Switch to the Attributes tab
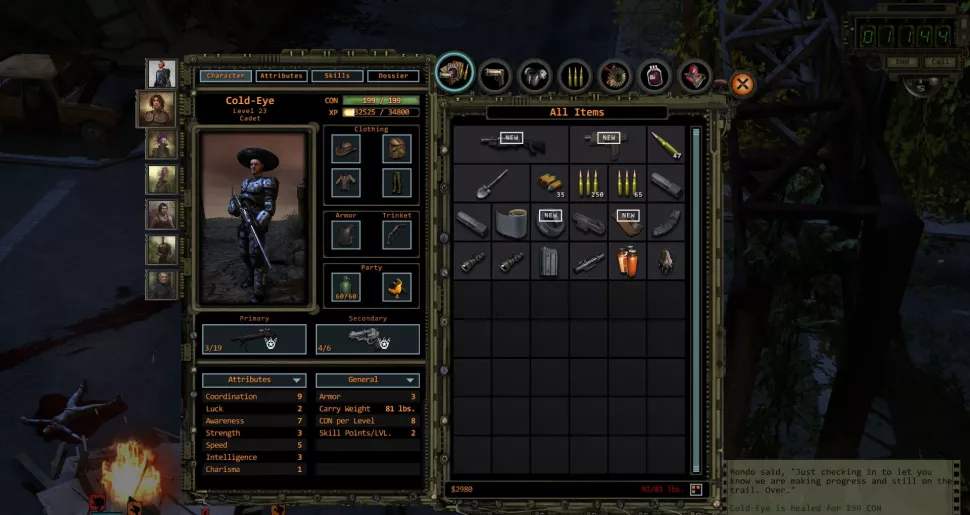The image size is (970, 515). click(281, 76)
